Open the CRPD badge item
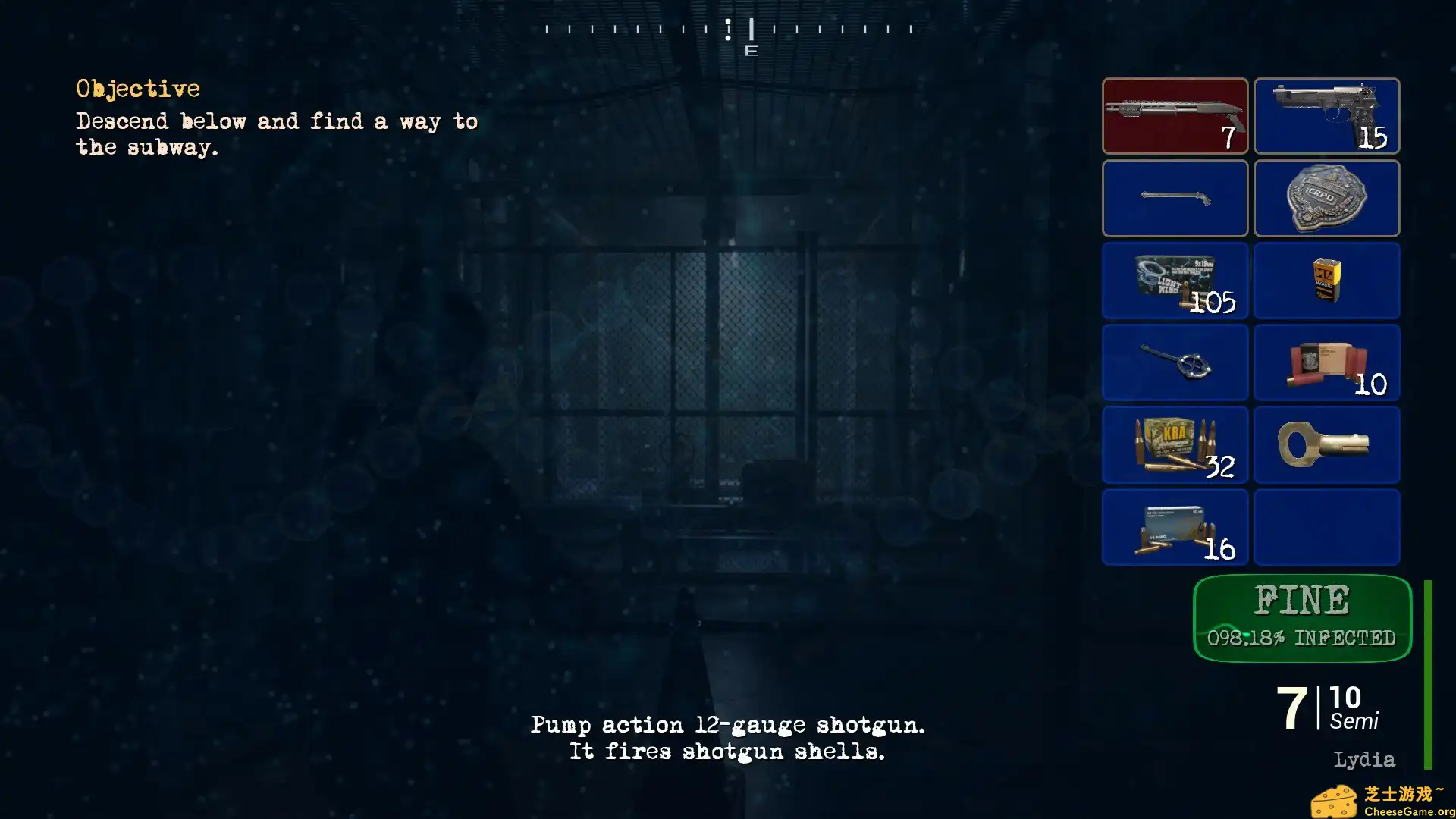Screen dimensions: 1456x819 coord(1326,198)
